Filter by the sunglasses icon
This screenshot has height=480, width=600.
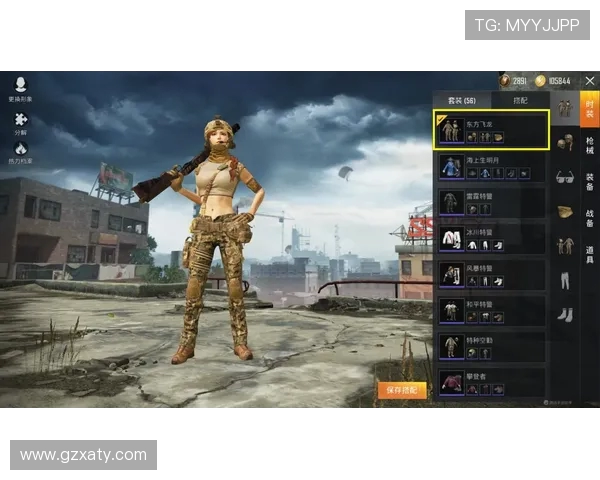[x=565, y=177]
